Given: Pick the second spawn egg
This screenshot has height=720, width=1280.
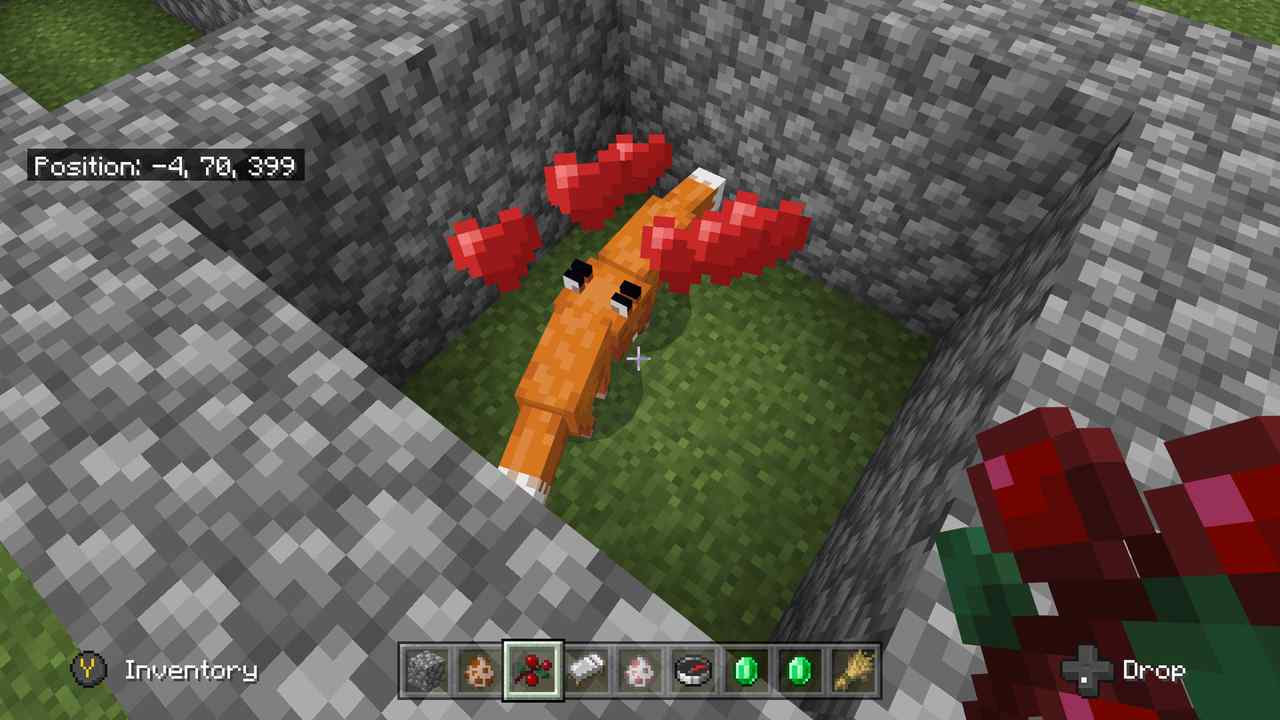Looking at the screenshot, I should click(x=641, y=670).
